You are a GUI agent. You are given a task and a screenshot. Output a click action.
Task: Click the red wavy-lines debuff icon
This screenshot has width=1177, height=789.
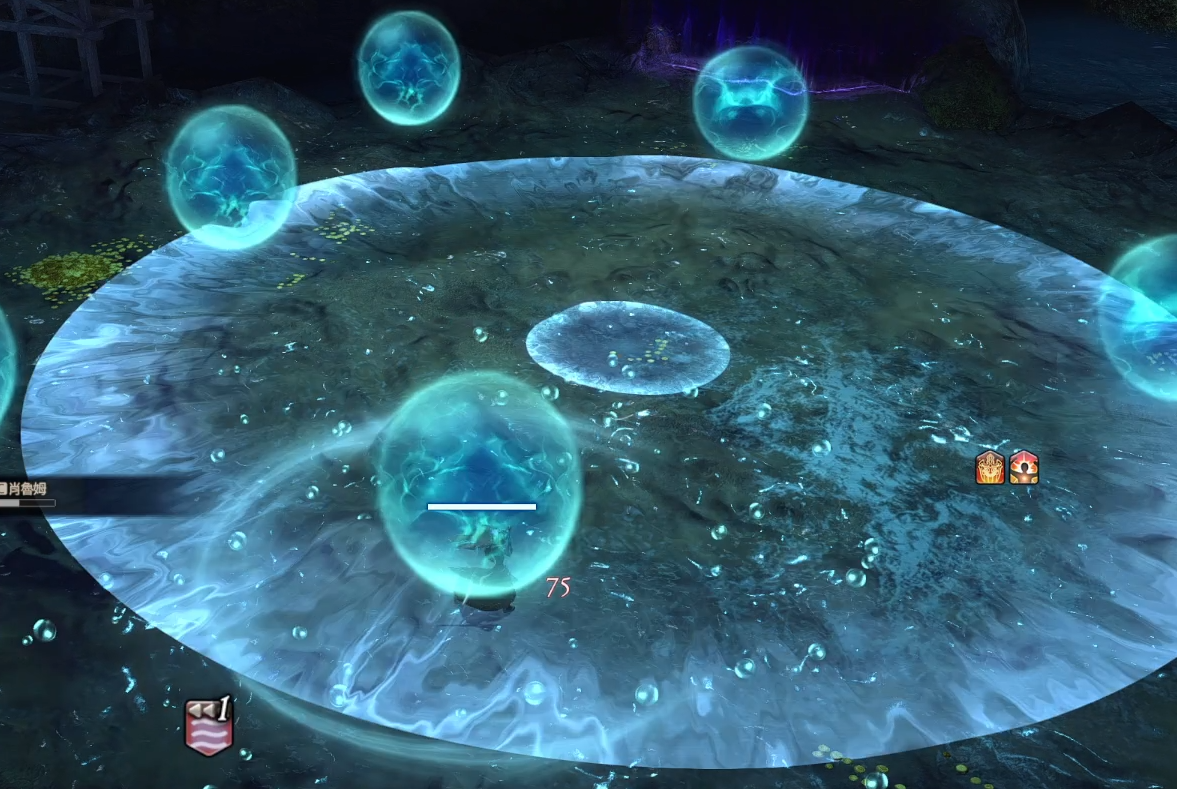coord(209,727)
